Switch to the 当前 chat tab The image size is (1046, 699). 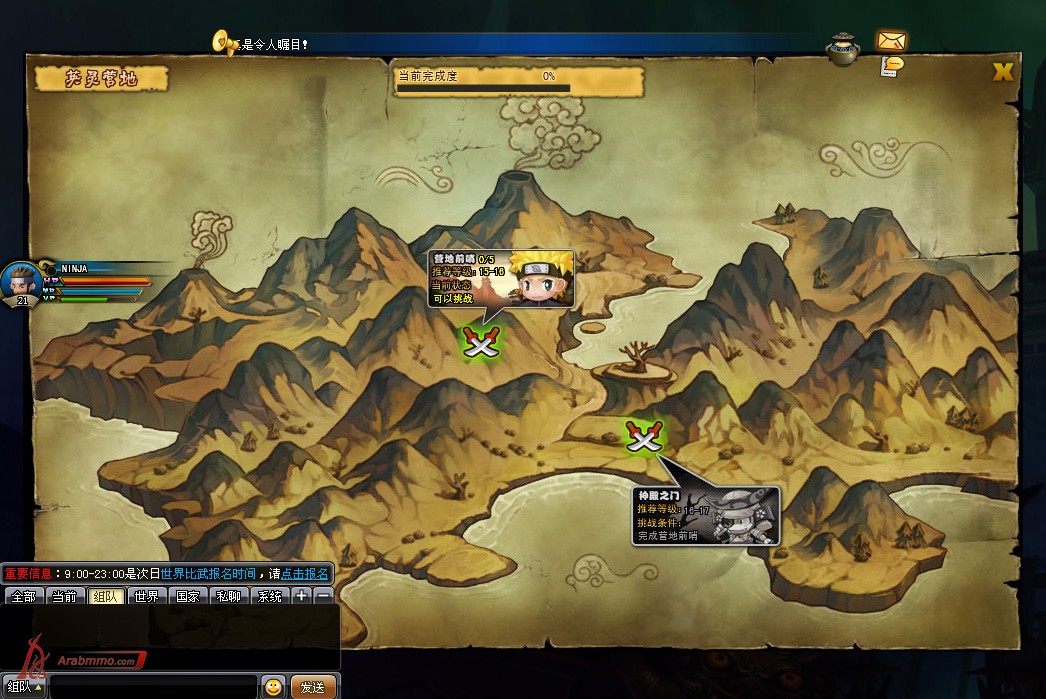pos(64,597)
